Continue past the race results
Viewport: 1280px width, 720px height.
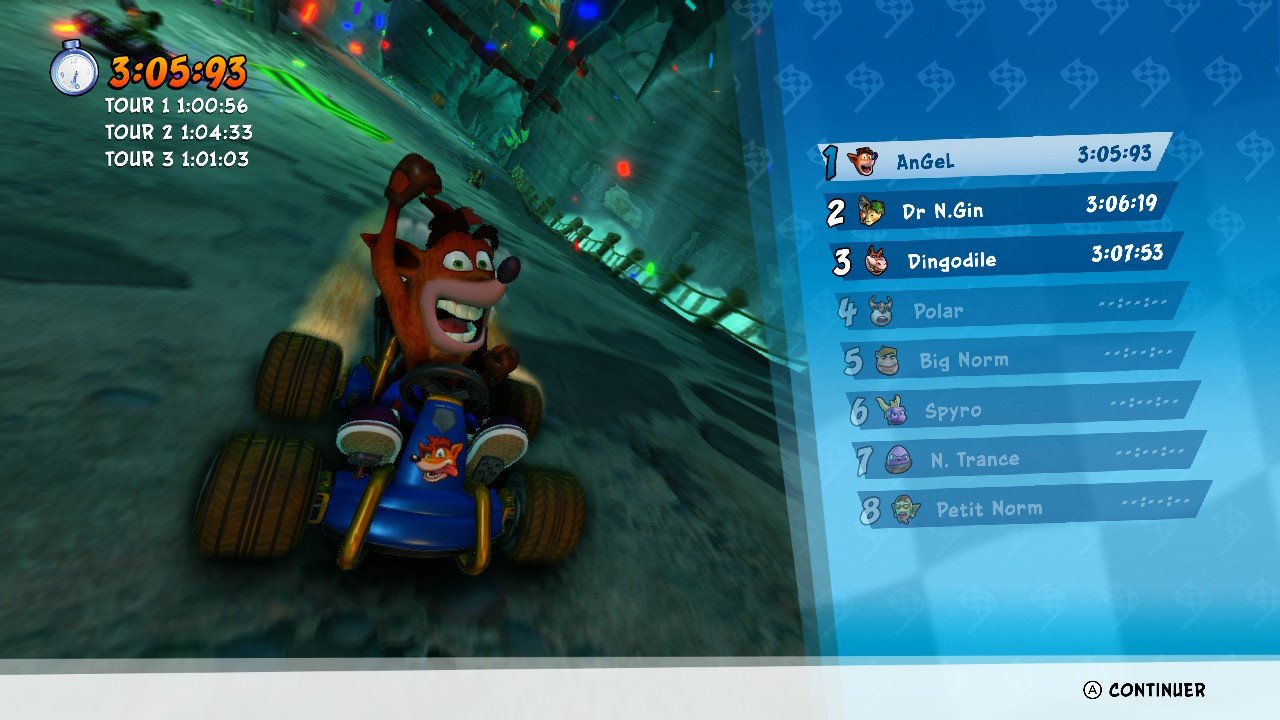coord(1145,690)
